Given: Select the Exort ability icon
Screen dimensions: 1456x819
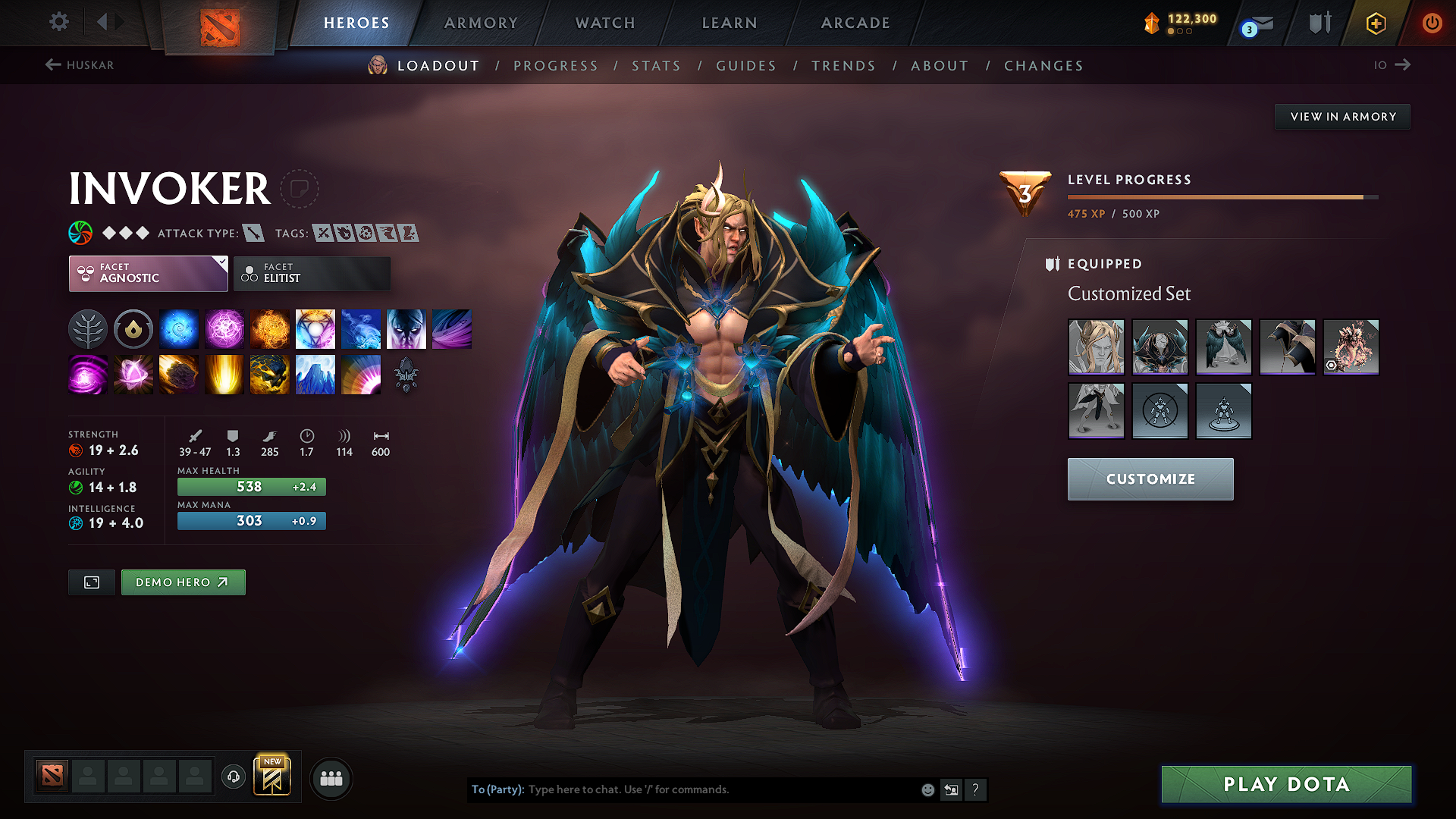Looking at the screenshot, I should pyautogui.click(x=270, y=328).
